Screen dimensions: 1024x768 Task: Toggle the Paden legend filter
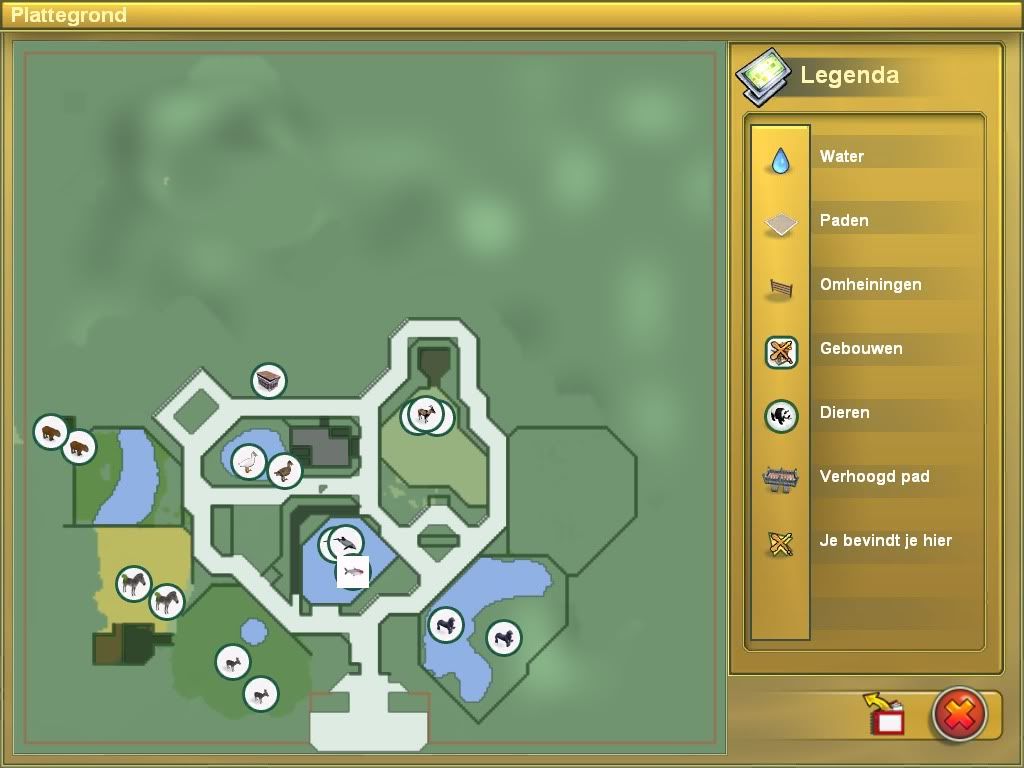tap(780, 222)
